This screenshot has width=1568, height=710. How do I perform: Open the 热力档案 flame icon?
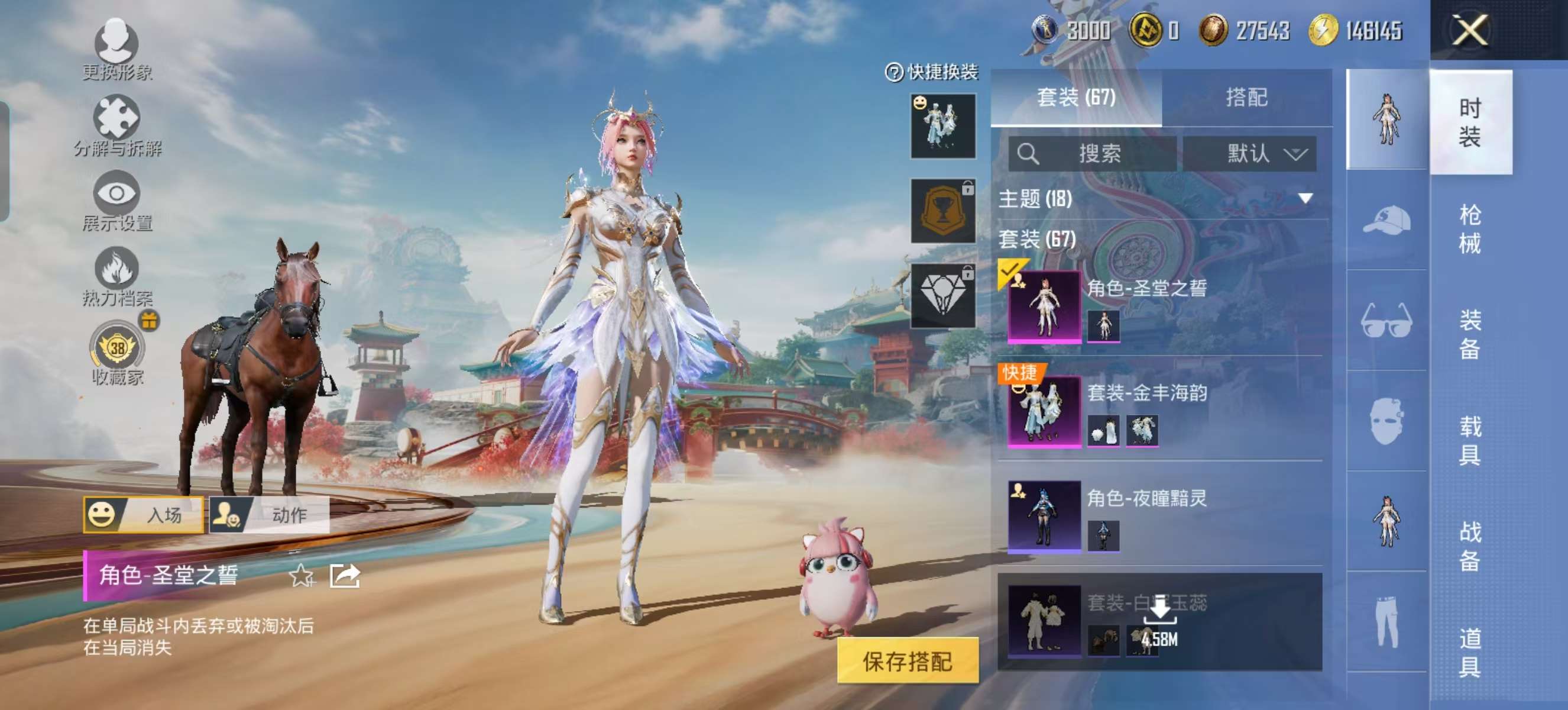[117, 276]
